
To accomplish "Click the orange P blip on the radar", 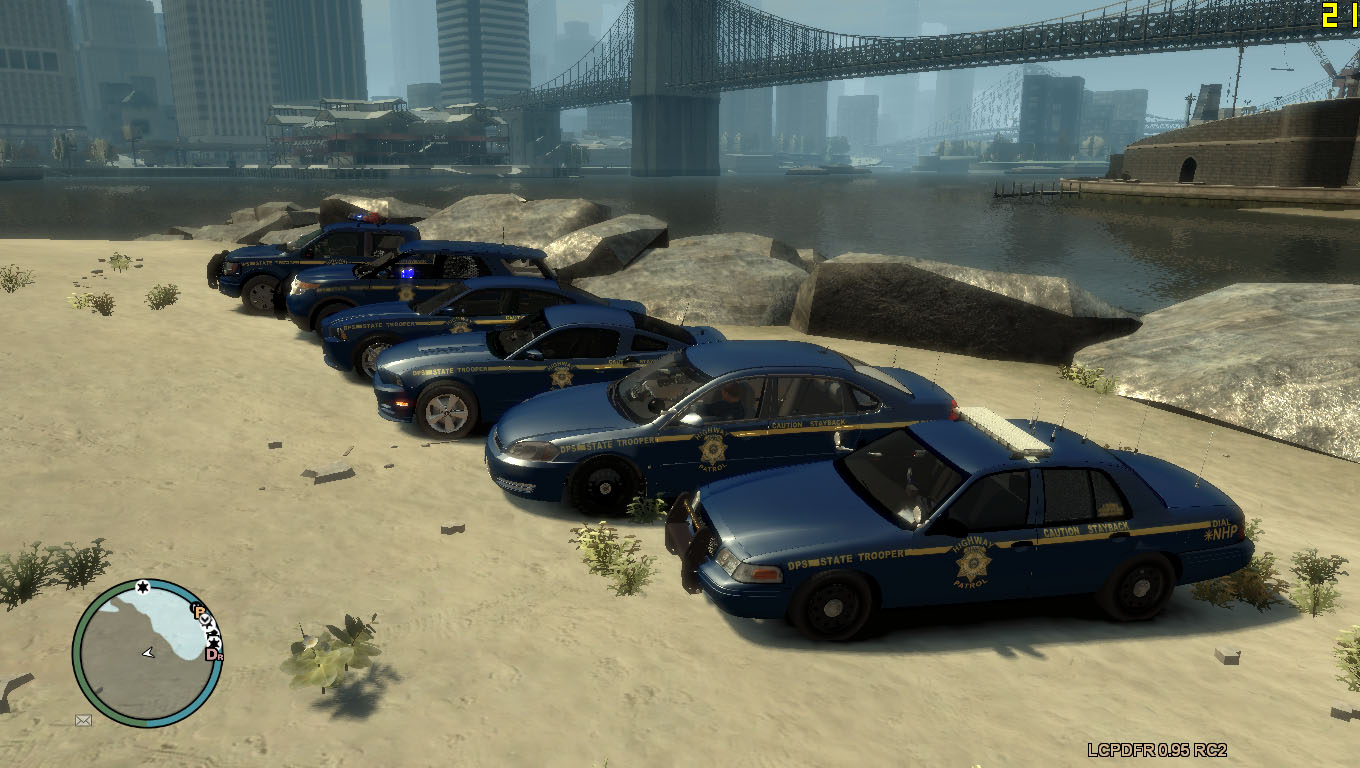I will point(199,611).
